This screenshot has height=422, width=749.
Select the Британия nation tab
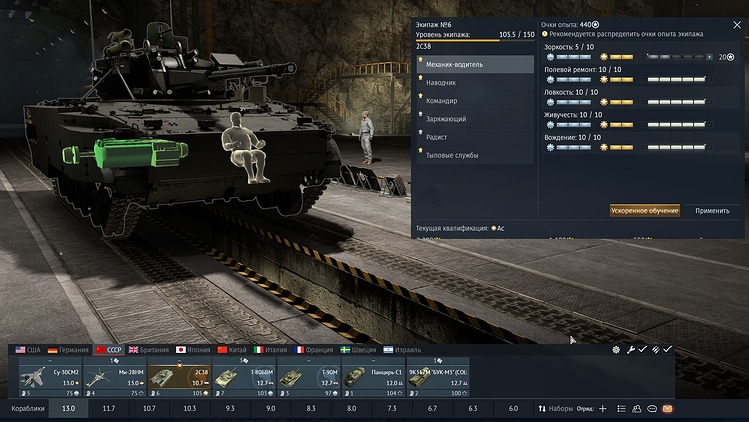pos(150,350)
